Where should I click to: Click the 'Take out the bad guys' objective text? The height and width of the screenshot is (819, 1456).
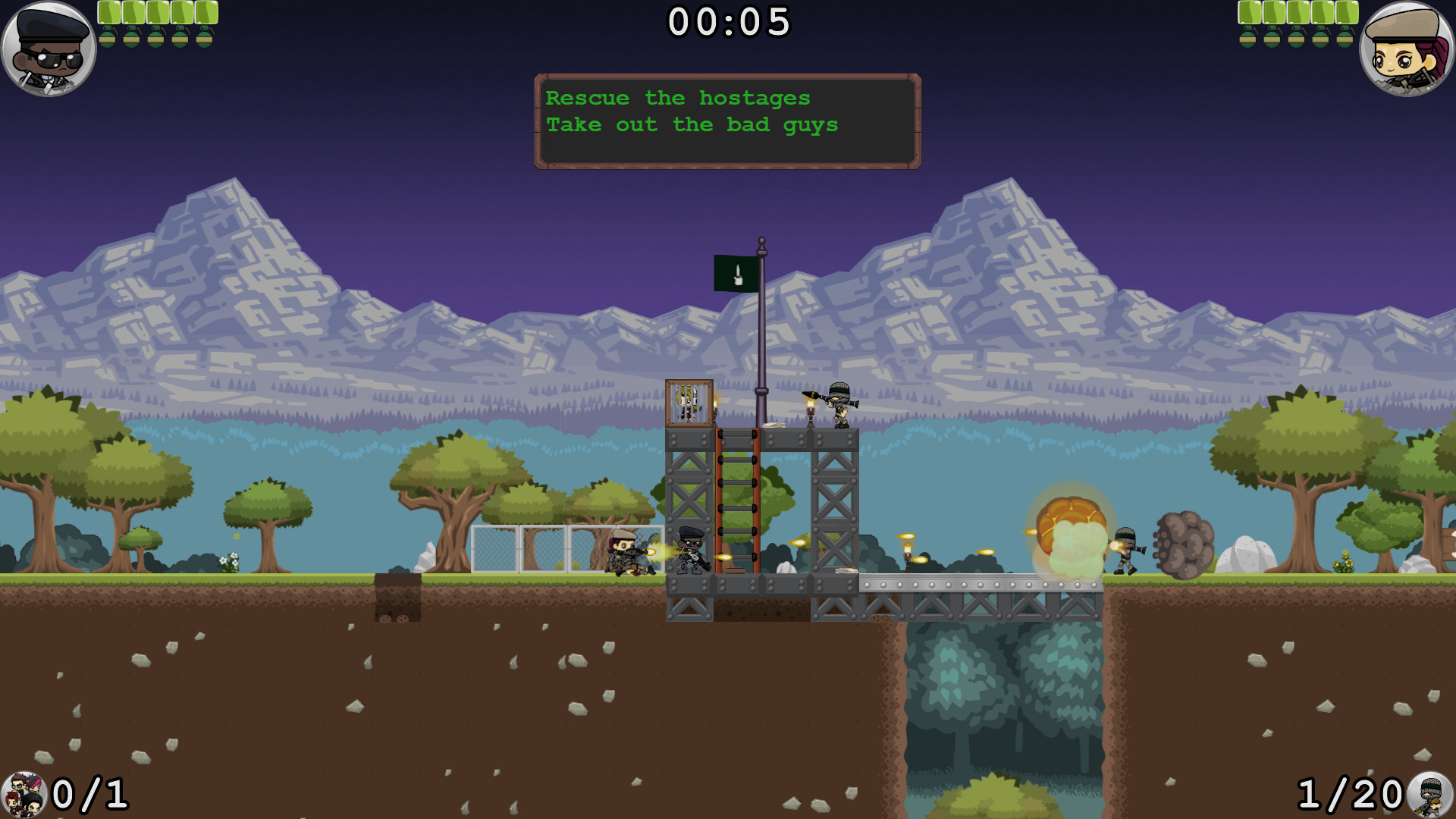tap(692, 124)
